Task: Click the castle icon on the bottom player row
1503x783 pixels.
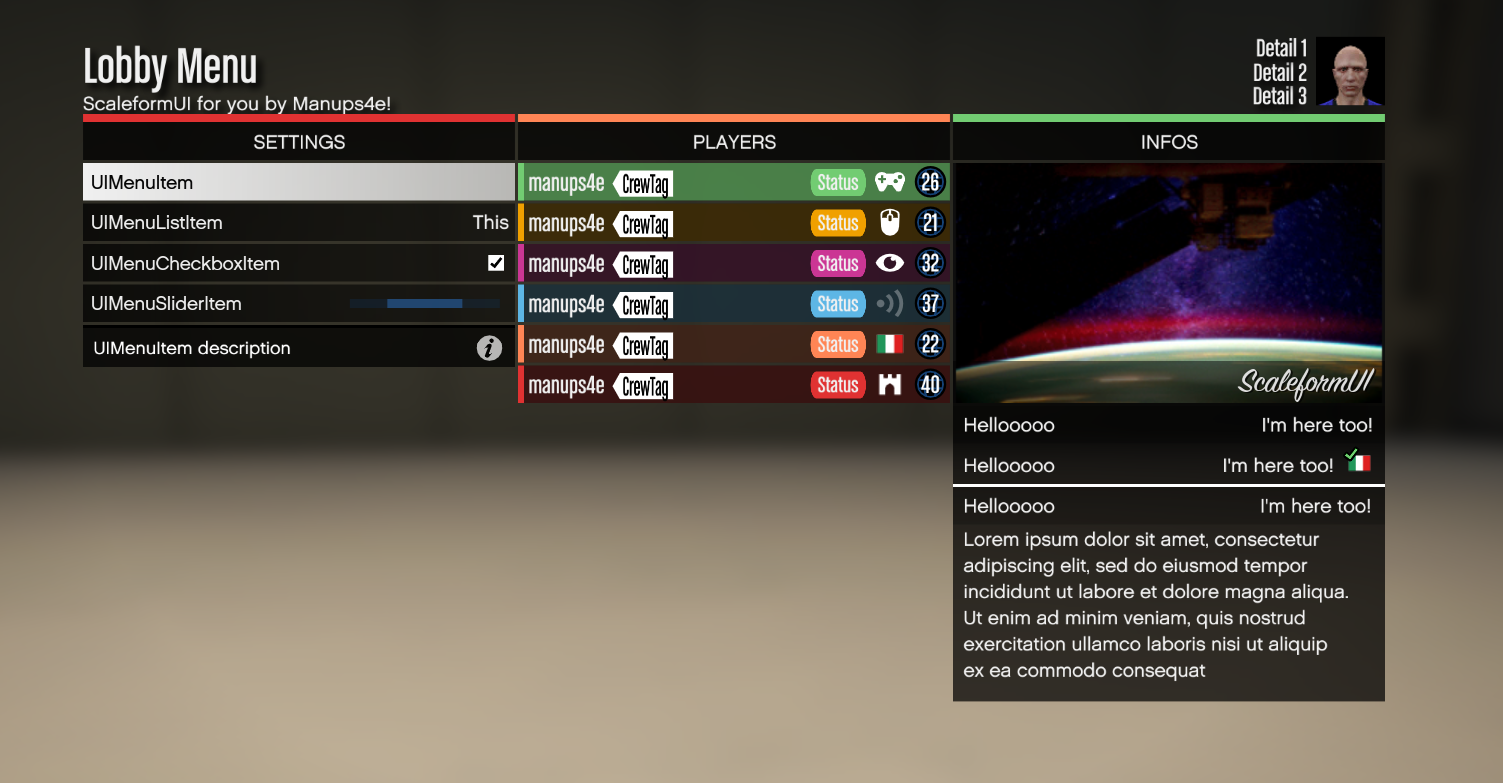Action: click(889, 384)
